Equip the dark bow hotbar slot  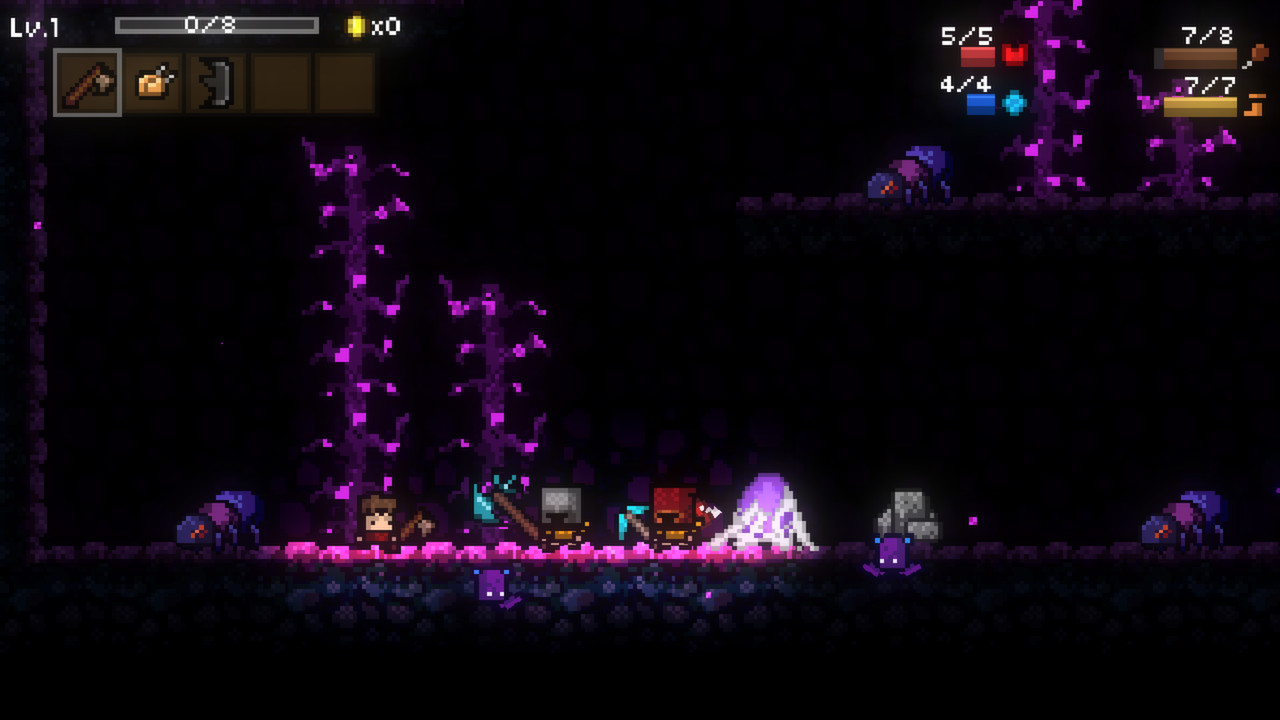(217, 83)
